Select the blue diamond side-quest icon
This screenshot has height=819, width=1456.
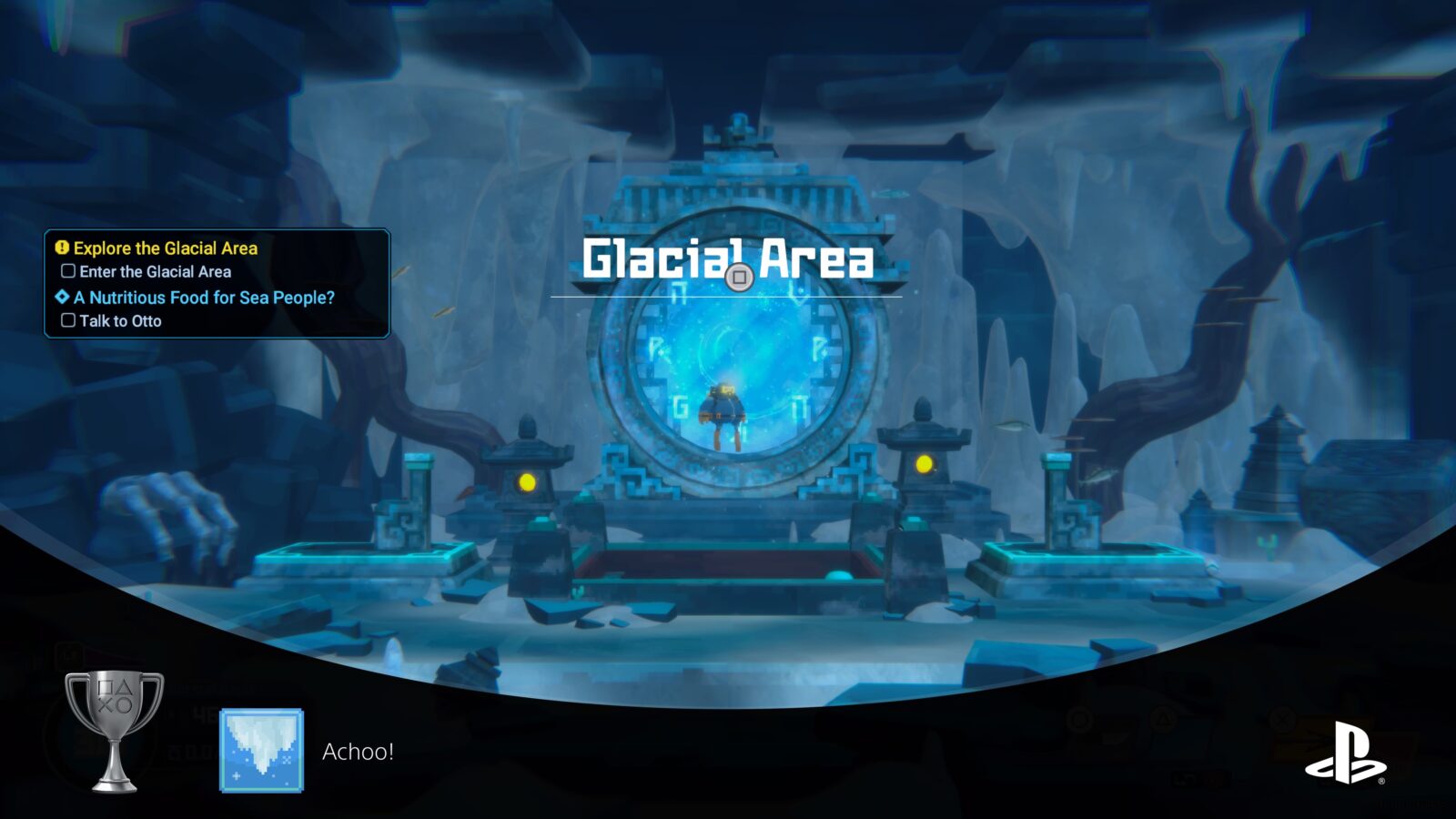click(60, 297)
